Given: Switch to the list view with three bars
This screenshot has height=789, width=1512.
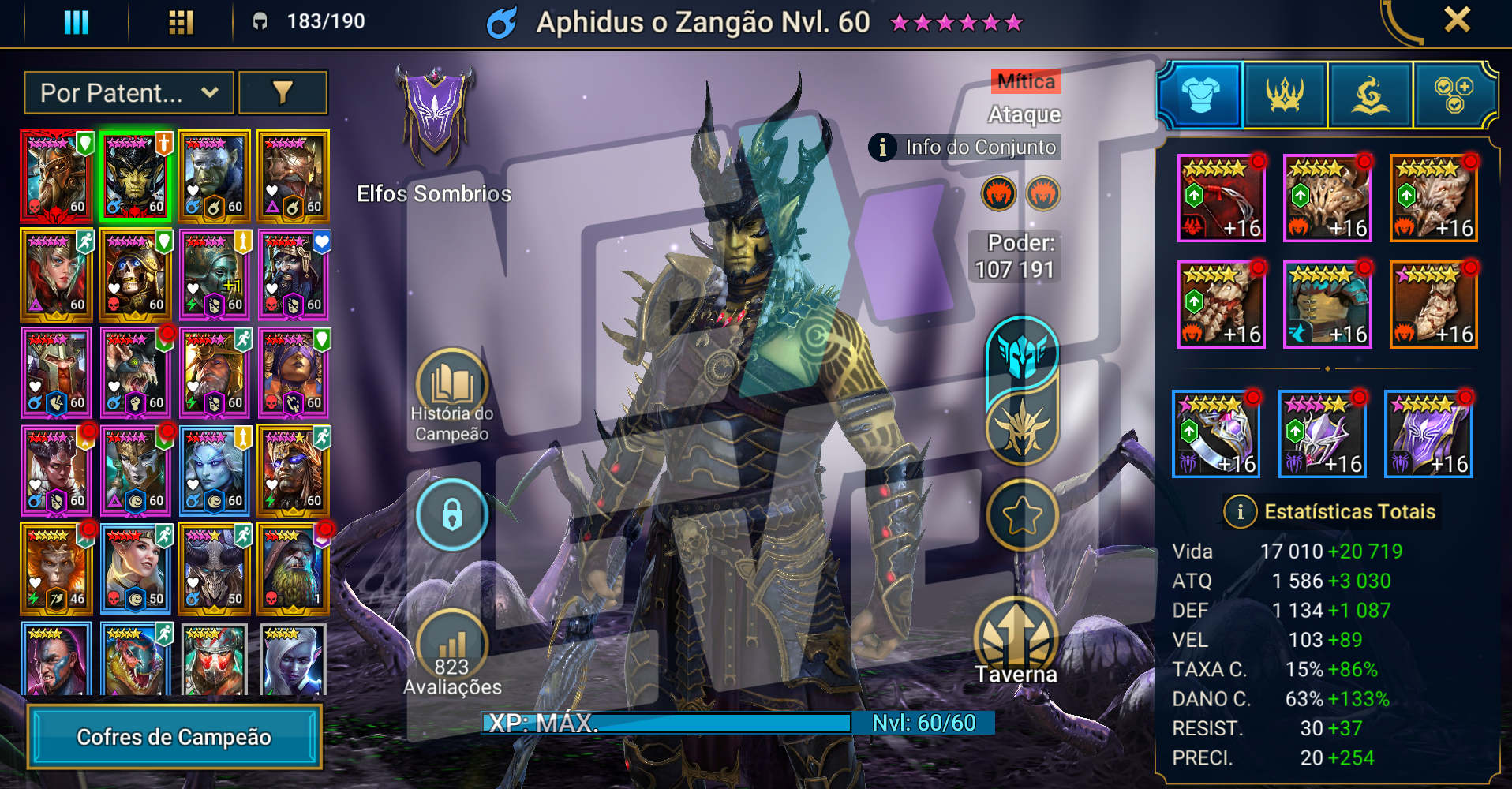Looking at the screenshot, I should [x=77, y=22].
